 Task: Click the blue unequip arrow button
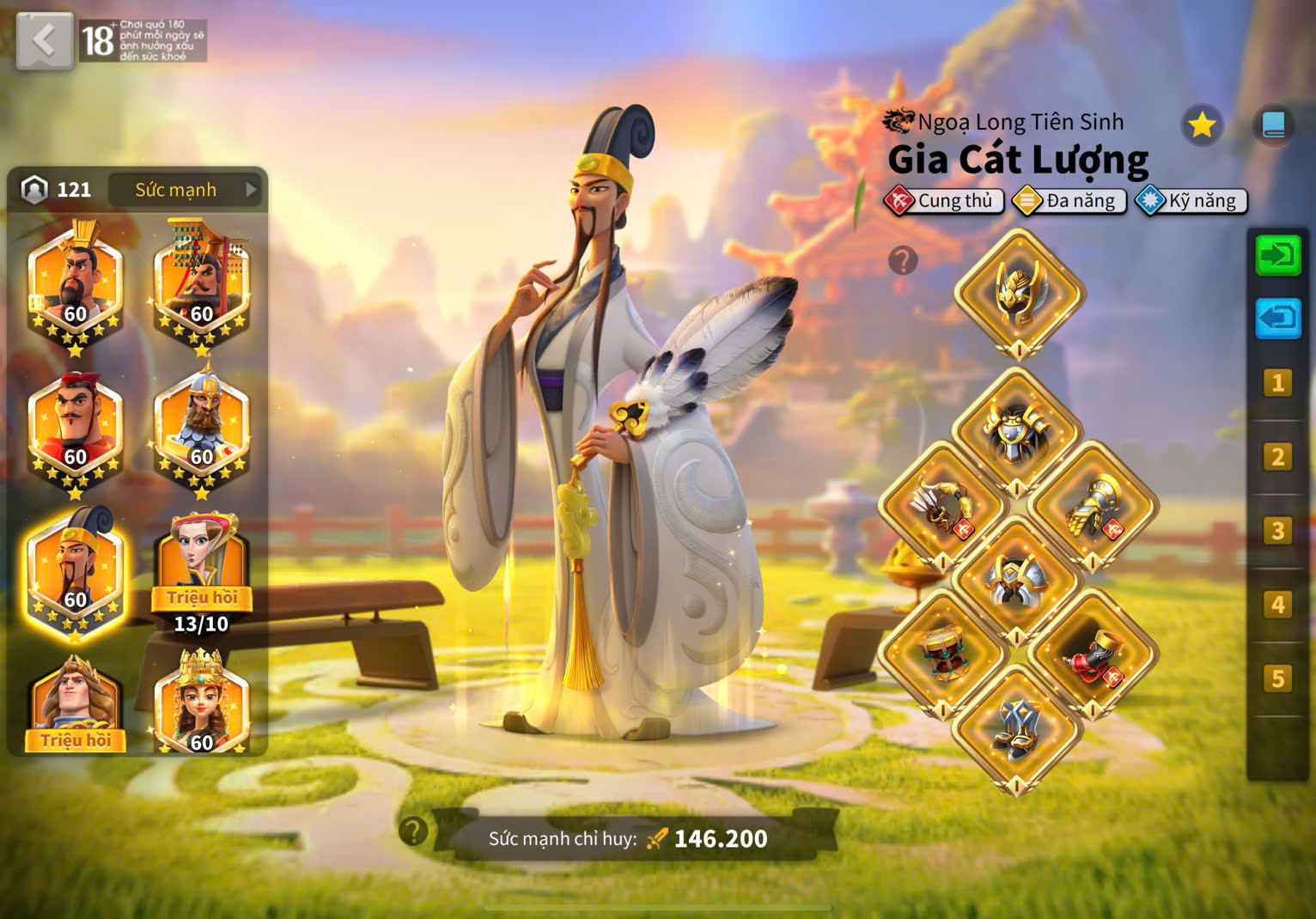coord(1277,319)
